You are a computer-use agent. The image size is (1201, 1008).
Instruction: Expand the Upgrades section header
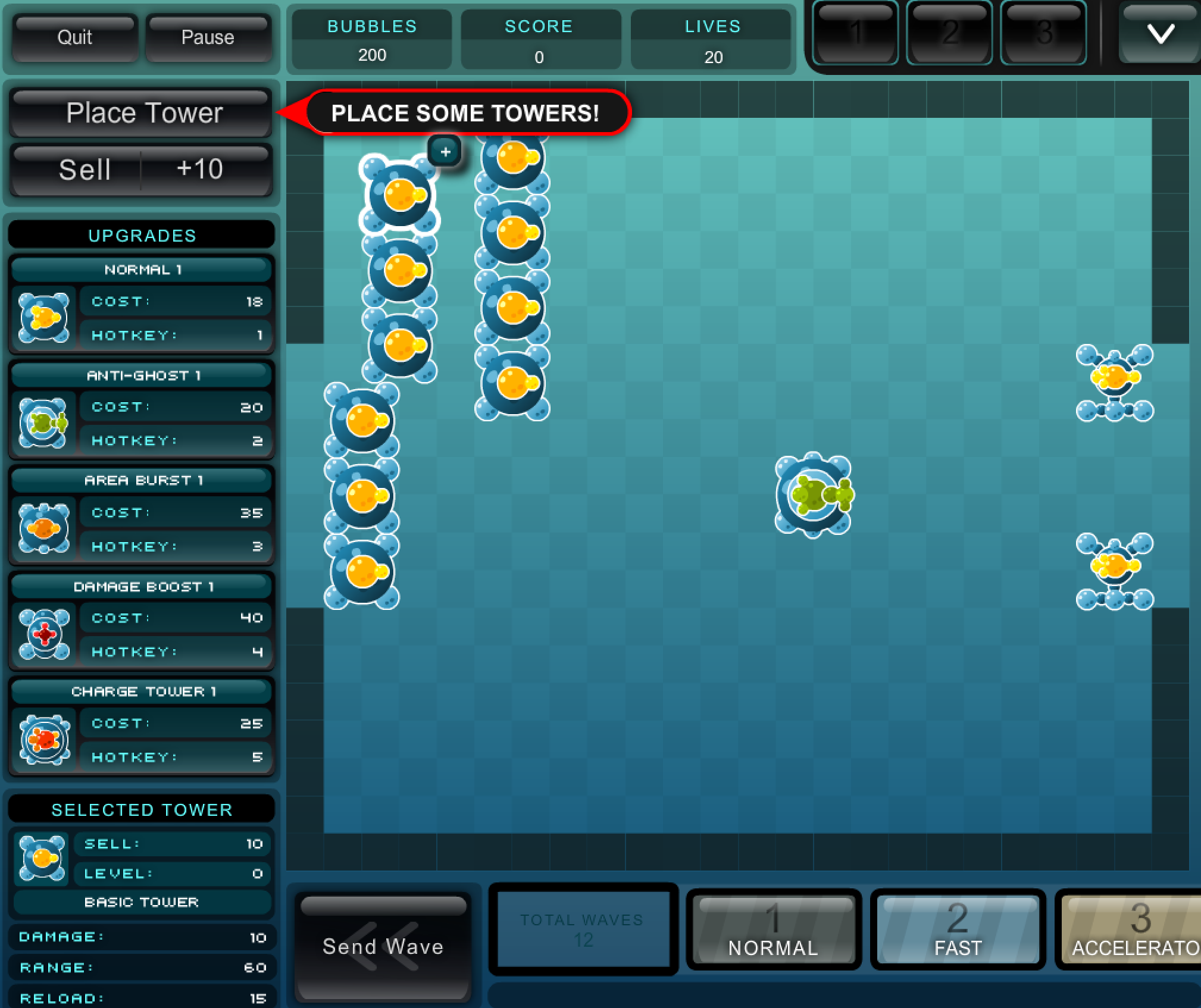[x=141, y=234]
